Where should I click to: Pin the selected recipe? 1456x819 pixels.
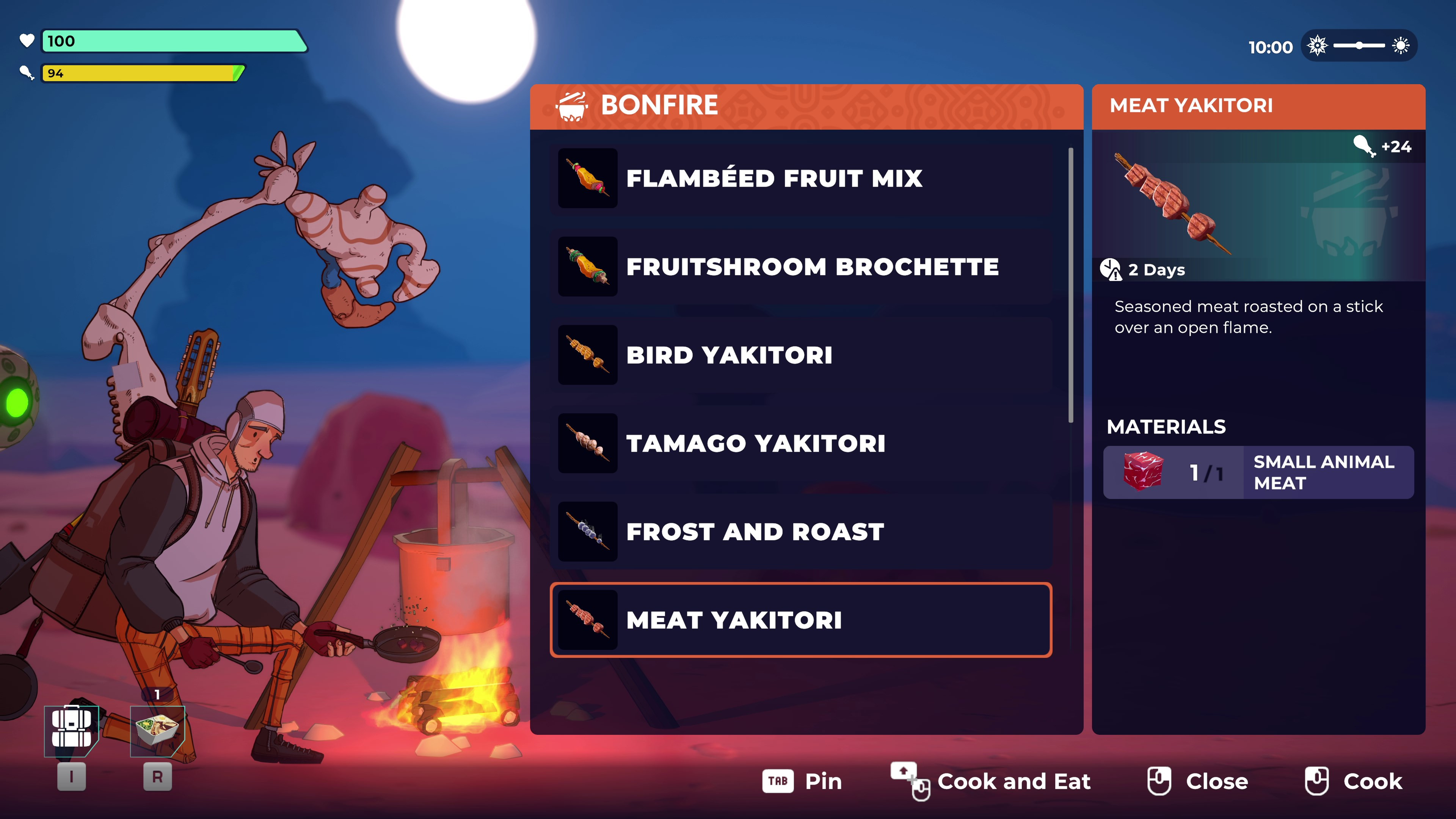[x=803, y=781]
